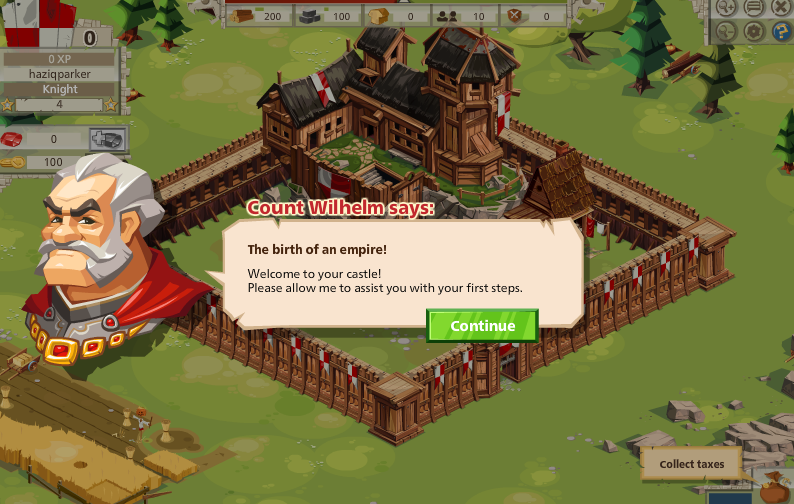This screenshot has height=504, width=794.
Task: Open the chat speech bubble icon
Action: point(754,7)
